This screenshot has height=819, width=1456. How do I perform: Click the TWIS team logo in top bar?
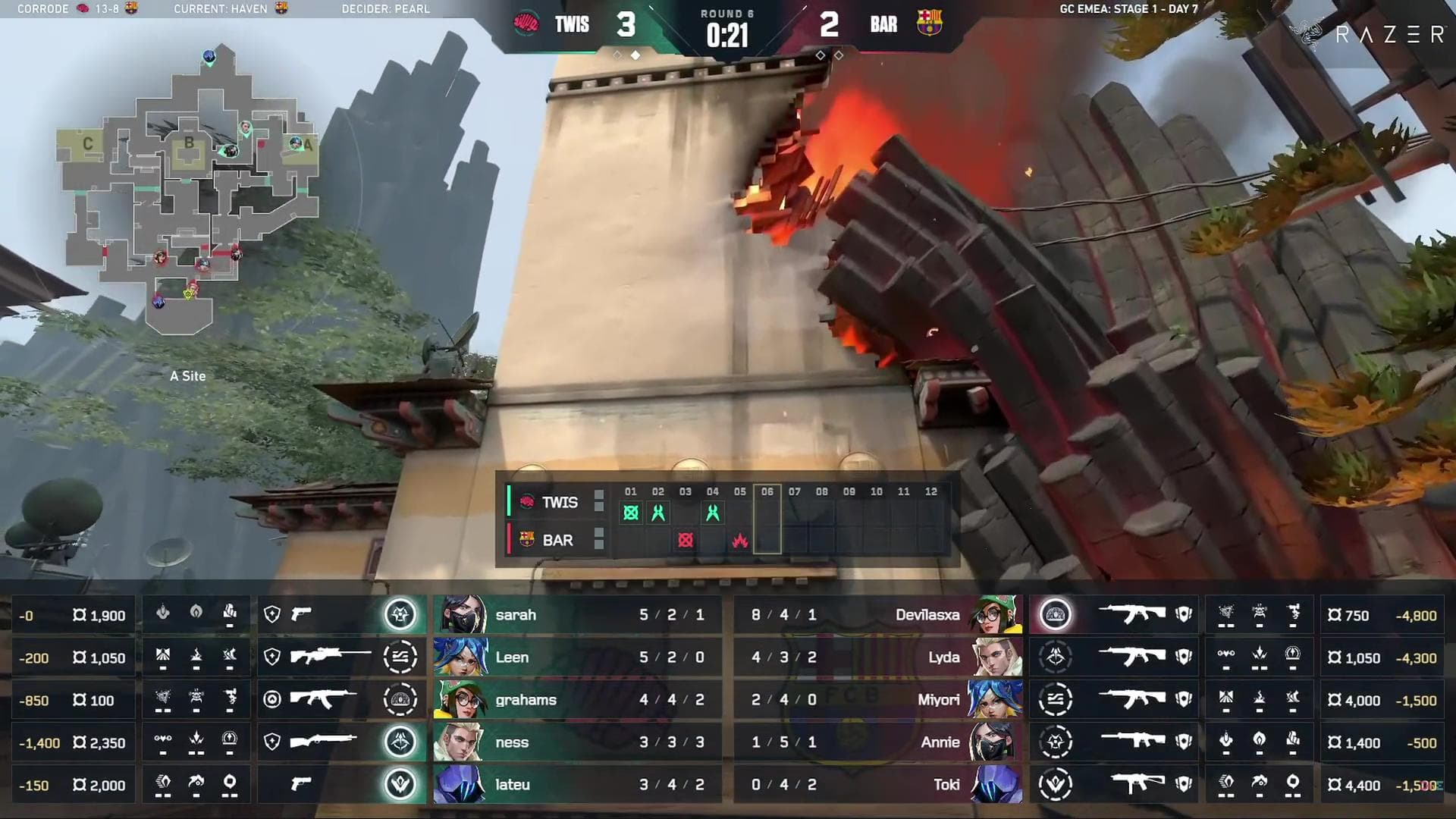[526, 24]
